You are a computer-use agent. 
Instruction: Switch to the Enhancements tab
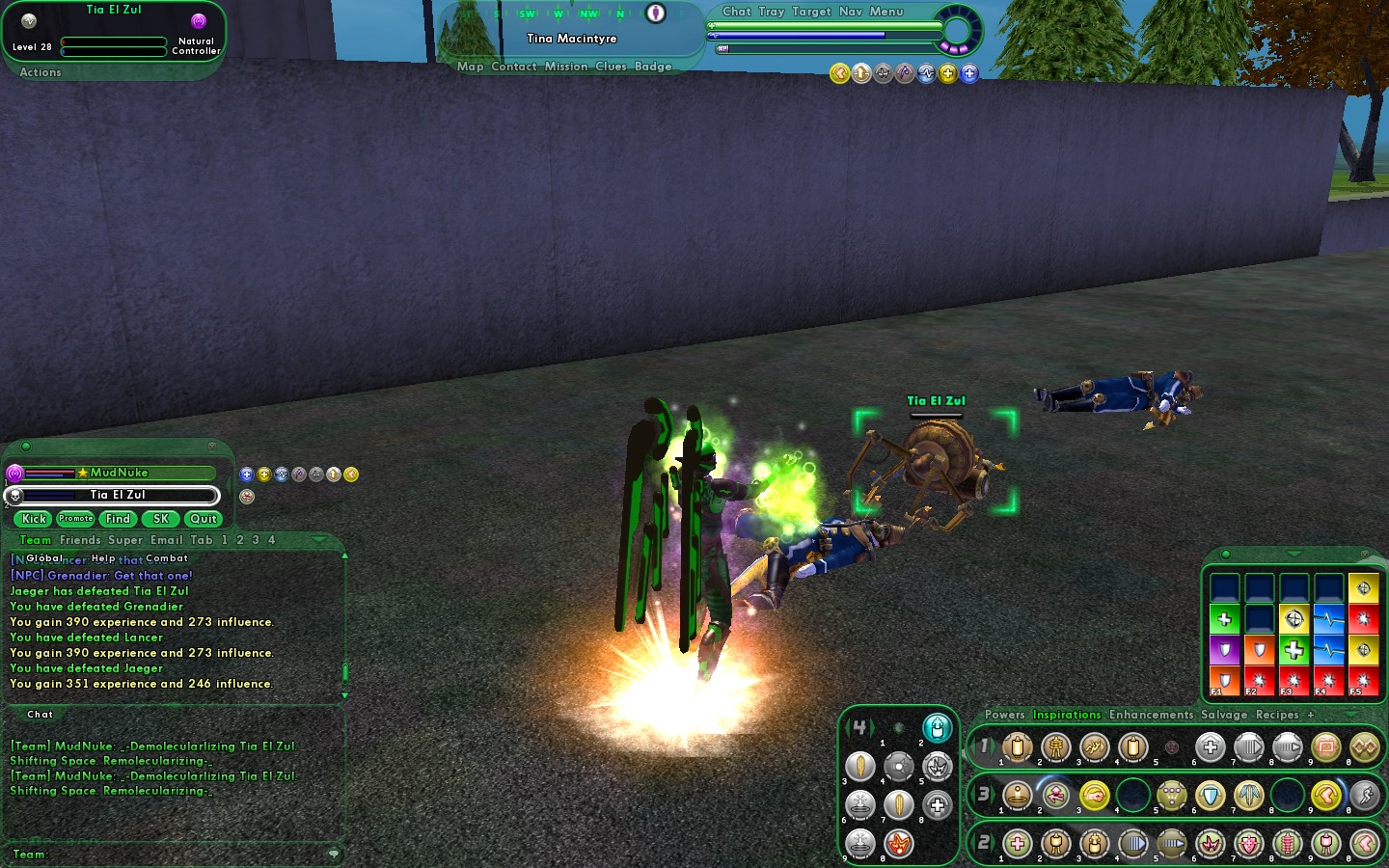[x=1151, y=715]
